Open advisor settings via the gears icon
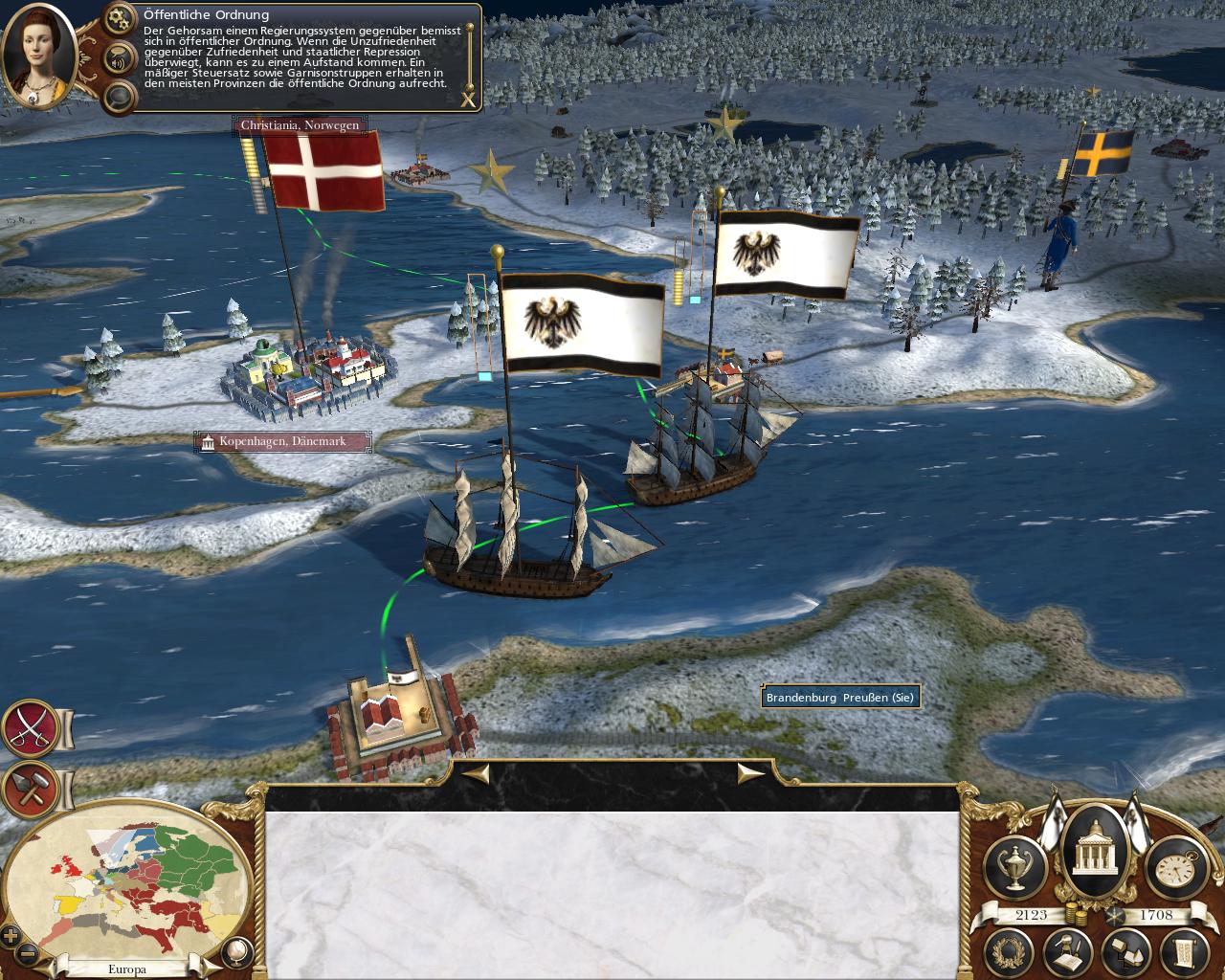 point(120,17)
